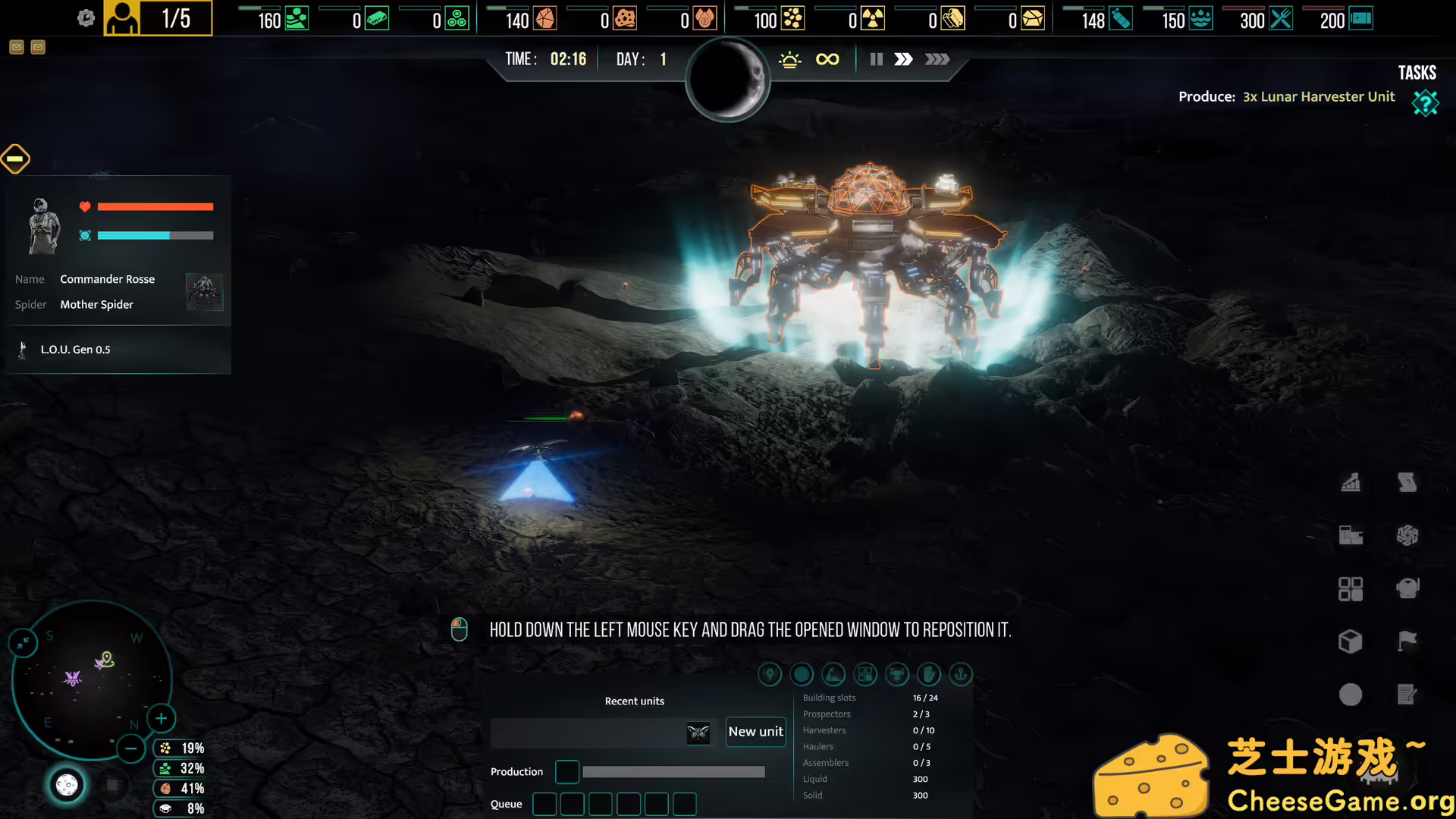
Task: Select the anchor icon in the bottom toolbar
Action: click(x=961, y=674)
